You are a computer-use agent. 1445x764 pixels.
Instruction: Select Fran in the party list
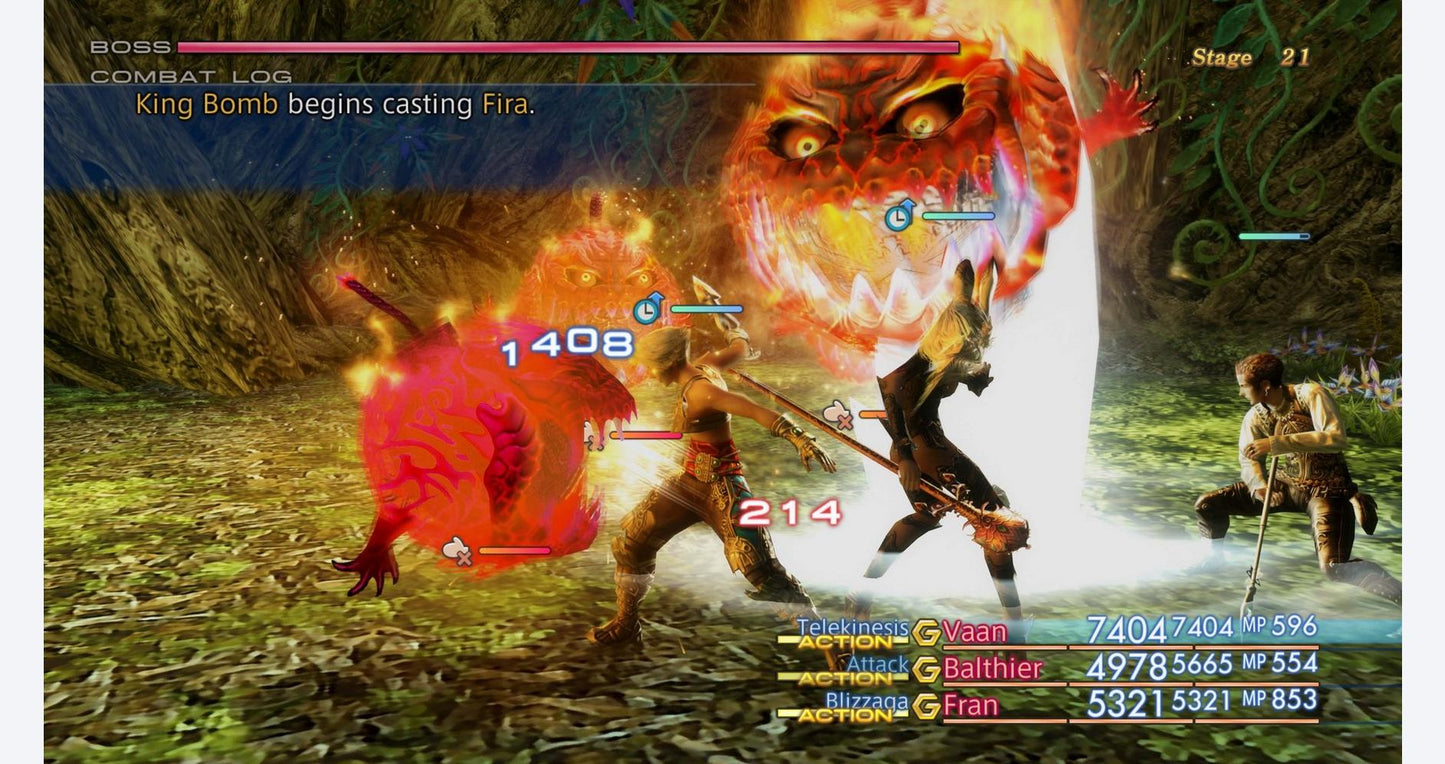pyautogui.click(x=970, y=706)
